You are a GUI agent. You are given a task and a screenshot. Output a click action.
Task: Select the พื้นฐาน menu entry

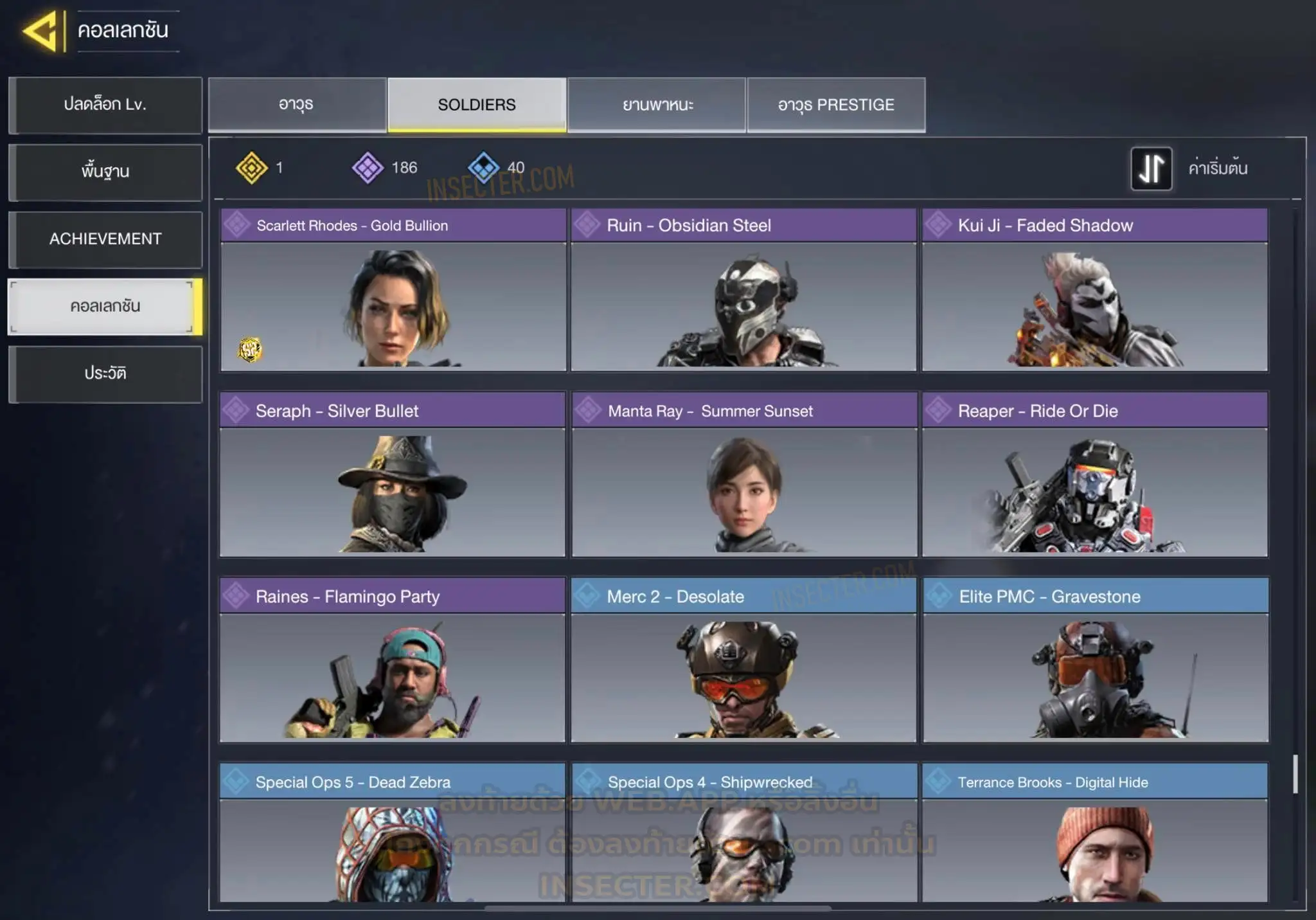click(105, 172)
